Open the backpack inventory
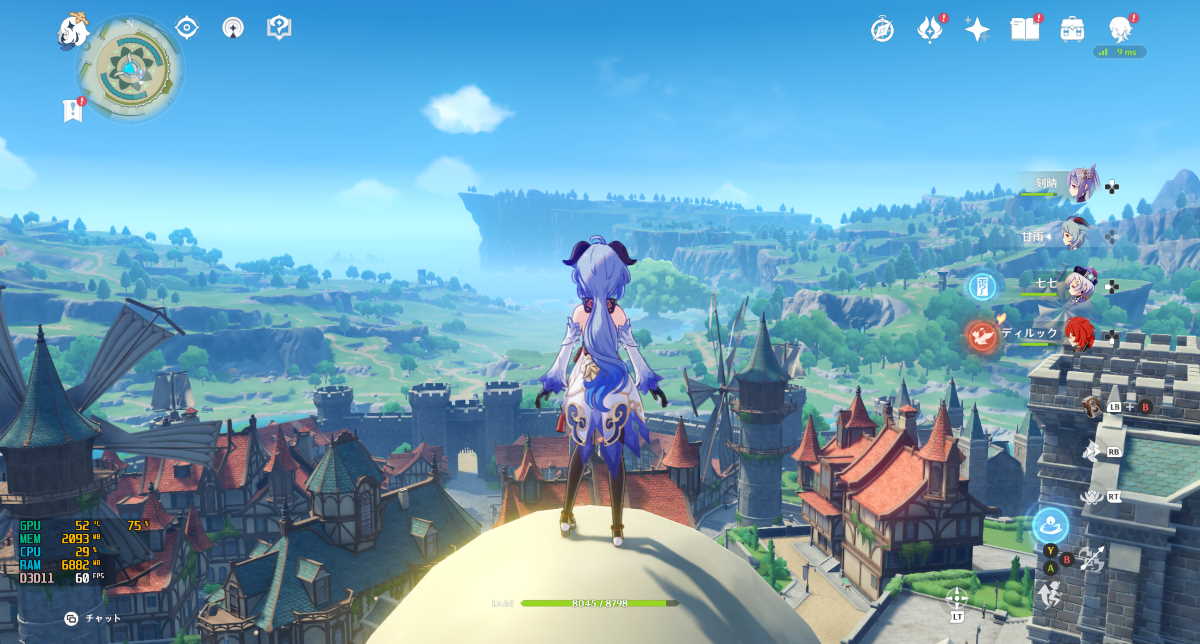Screen dimensions: 1200x644 pos(1073,29)
